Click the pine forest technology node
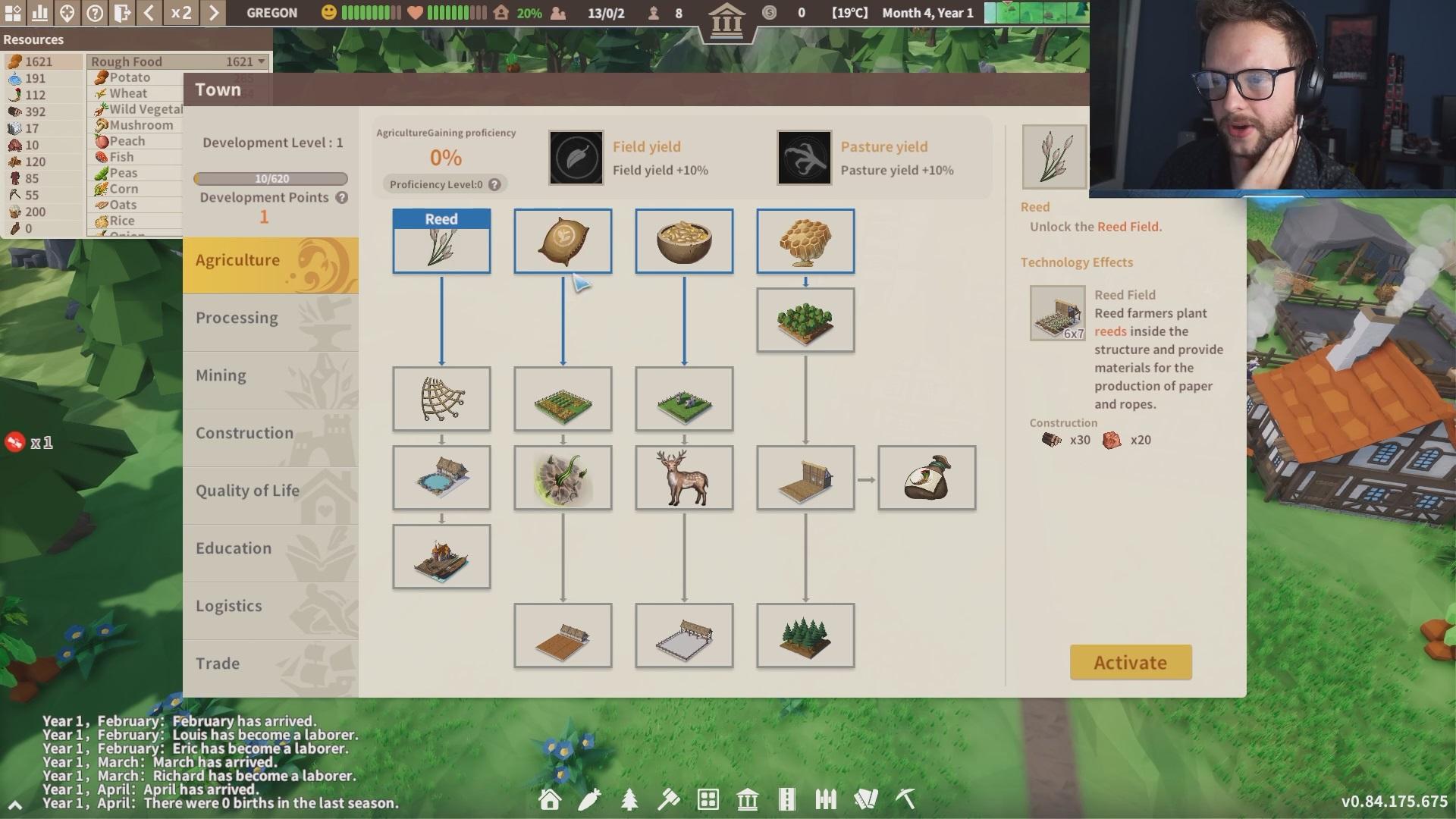Viewport: 1456px width, 819px height. pos(805,635)
